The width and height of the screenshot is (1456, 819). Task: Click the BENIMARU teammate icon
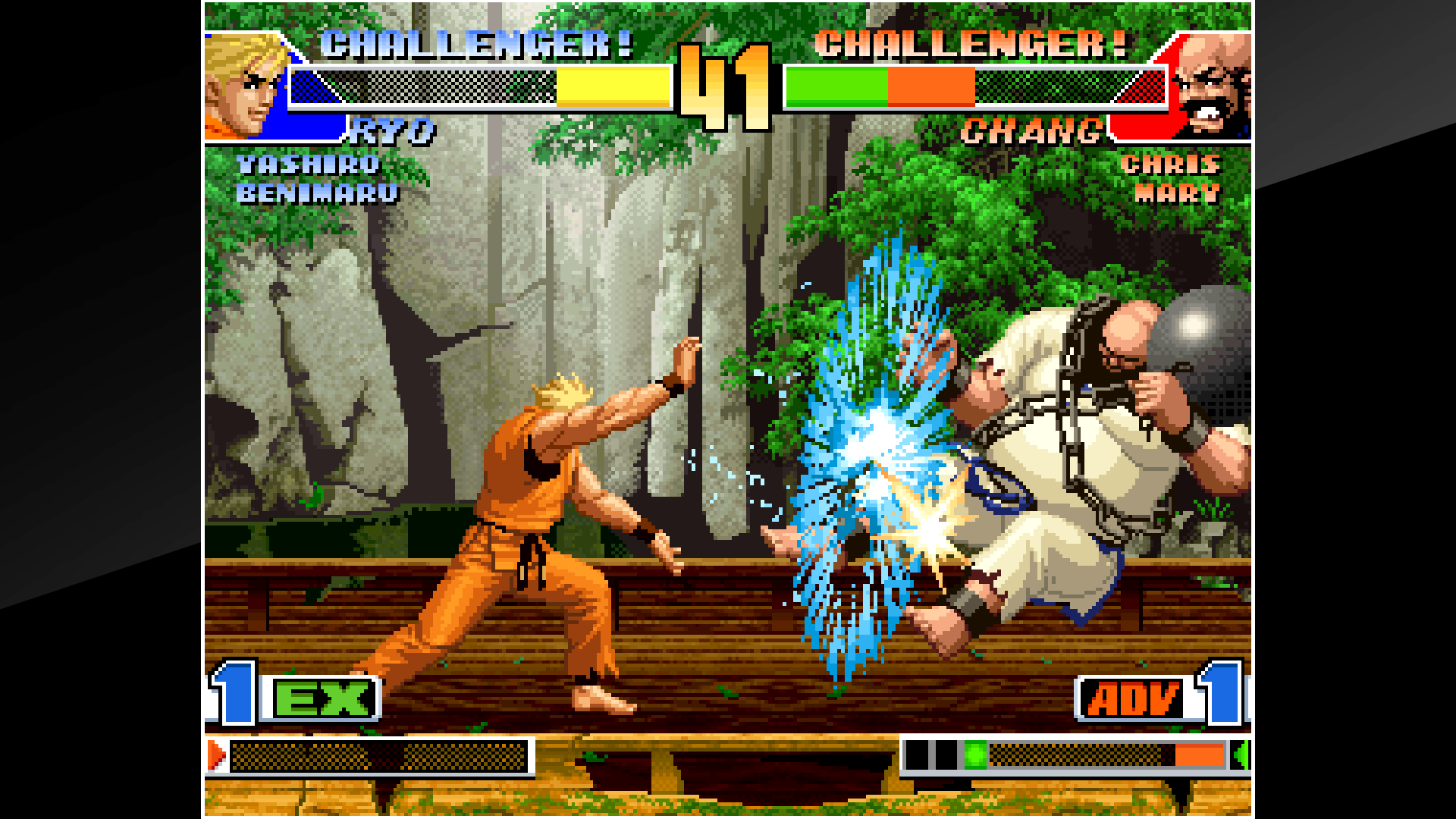(318, 194)
